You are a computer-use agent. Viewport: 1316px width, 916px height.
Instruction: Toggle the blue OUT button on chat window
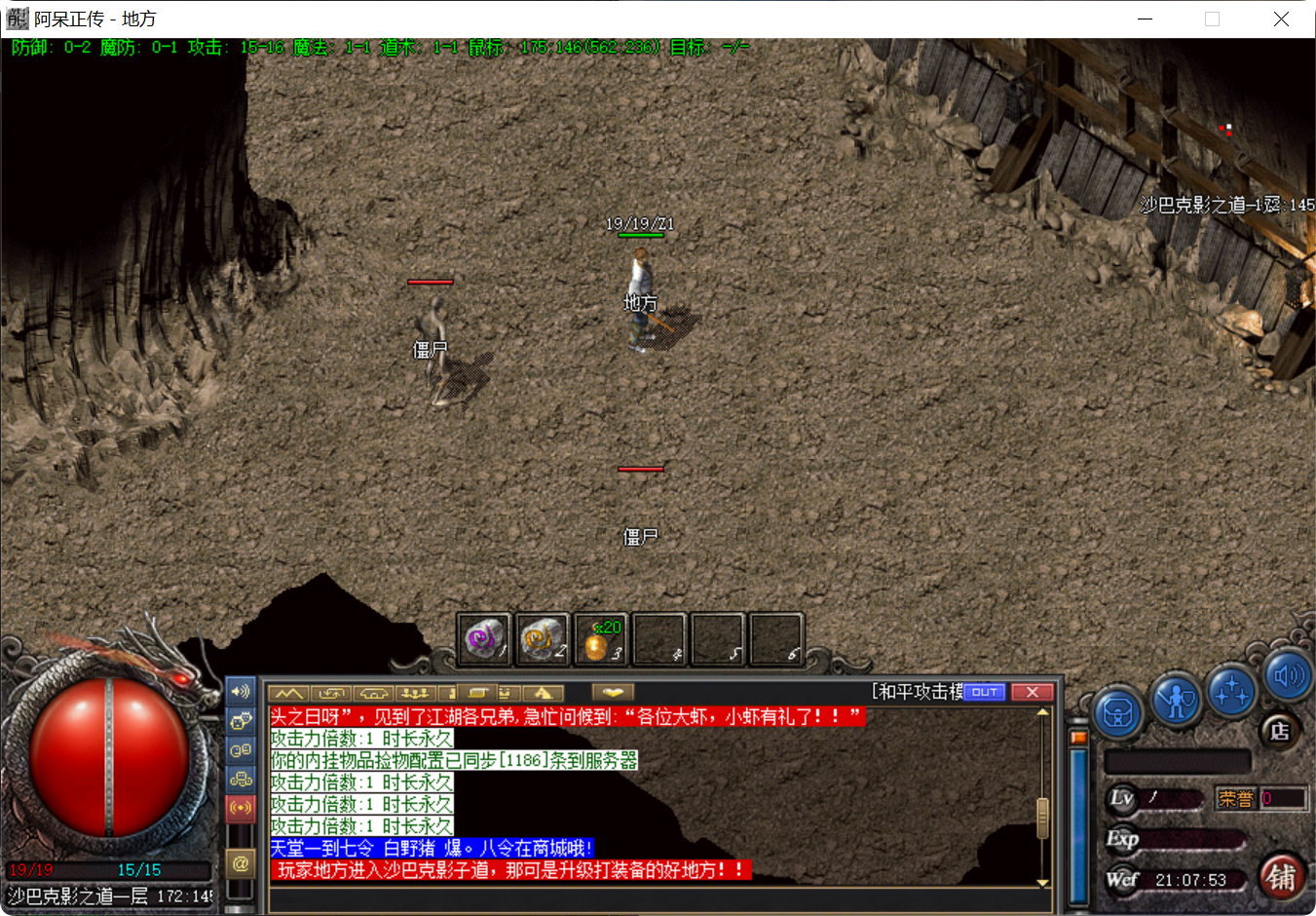coord(984,692)
